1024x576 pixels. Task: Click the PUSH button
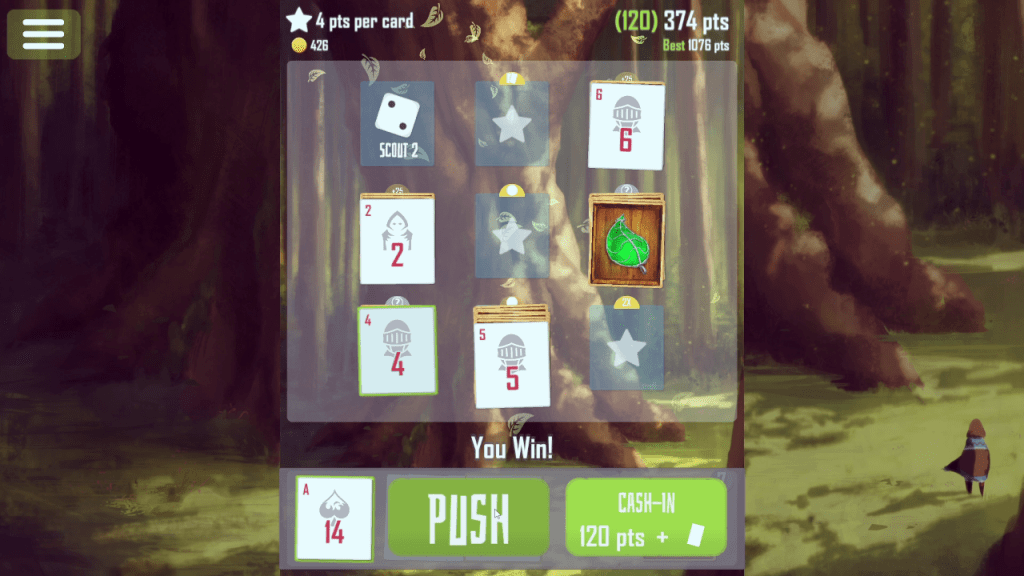click(x=469, y=517)
